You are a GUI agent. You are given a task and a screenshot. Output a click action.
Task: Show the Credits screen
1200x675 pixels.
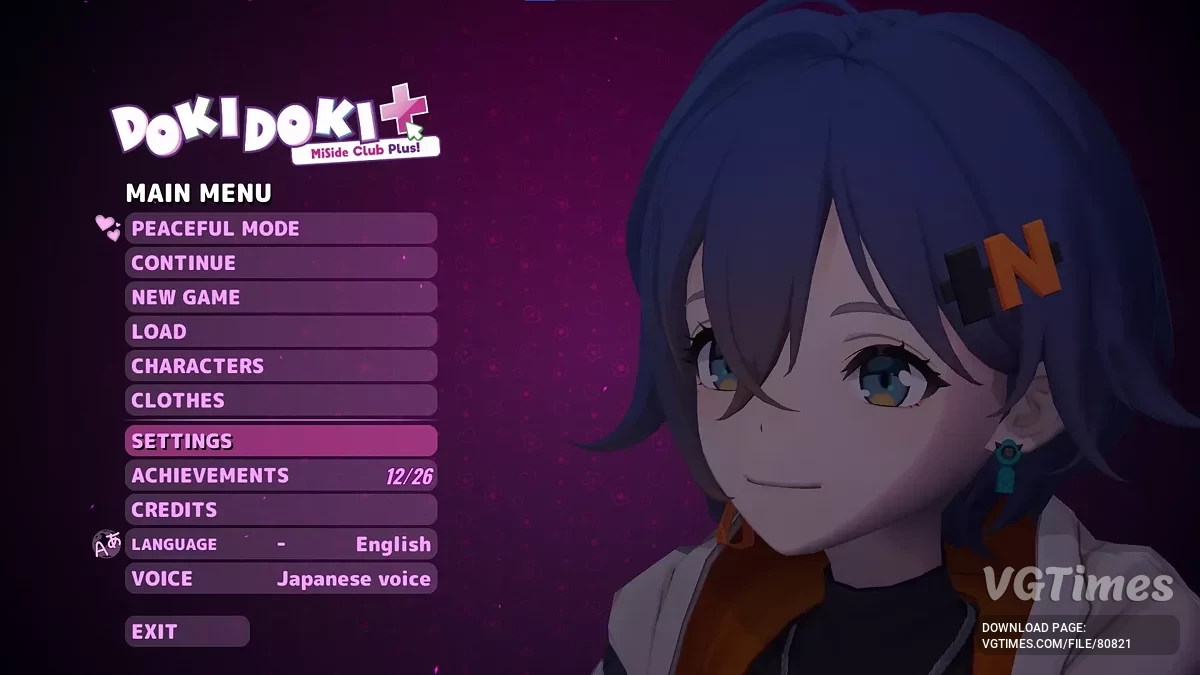pos(281,510)
